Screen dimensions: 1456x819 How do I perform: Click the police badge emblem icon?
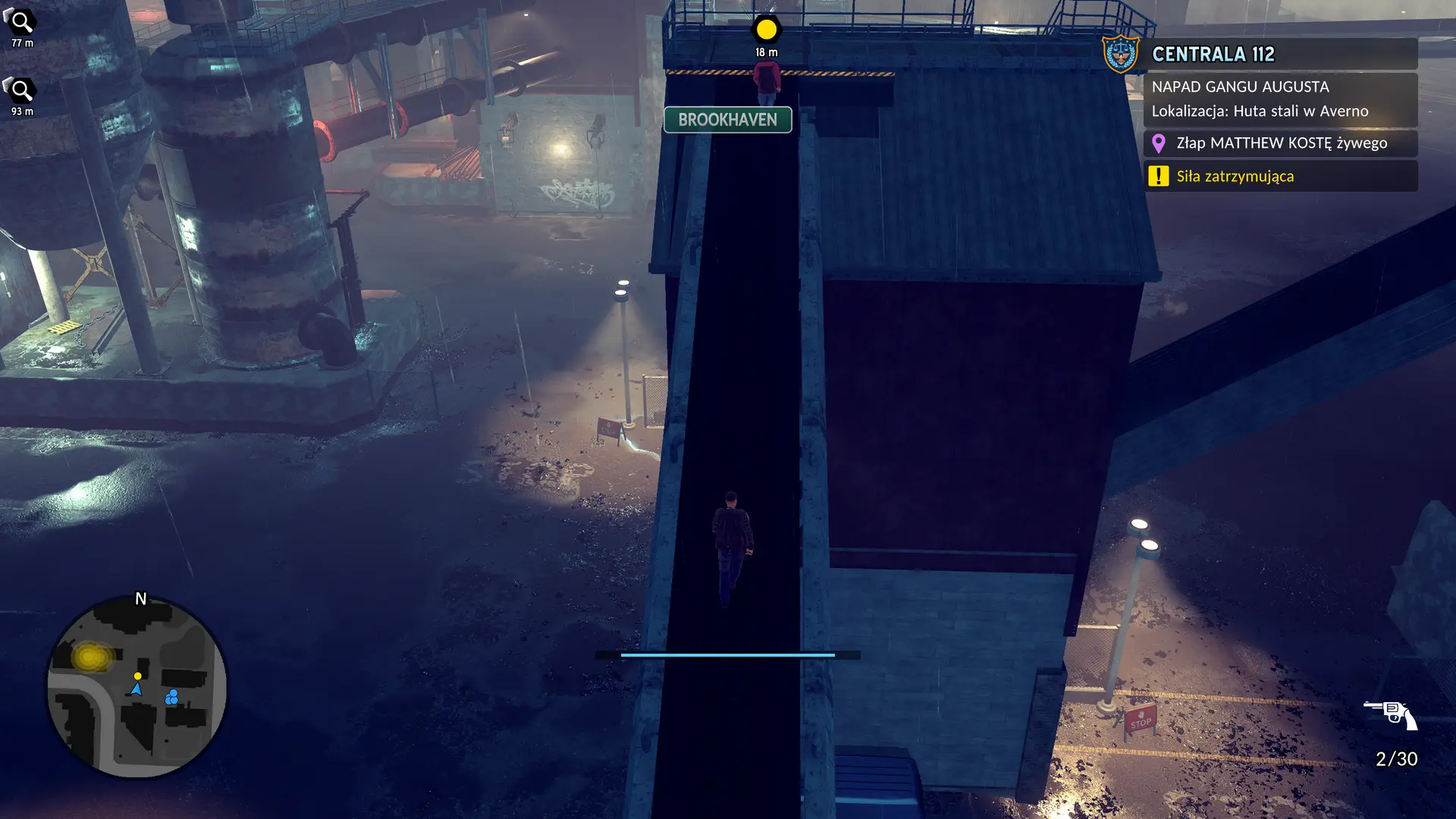tap(1120, 55)
